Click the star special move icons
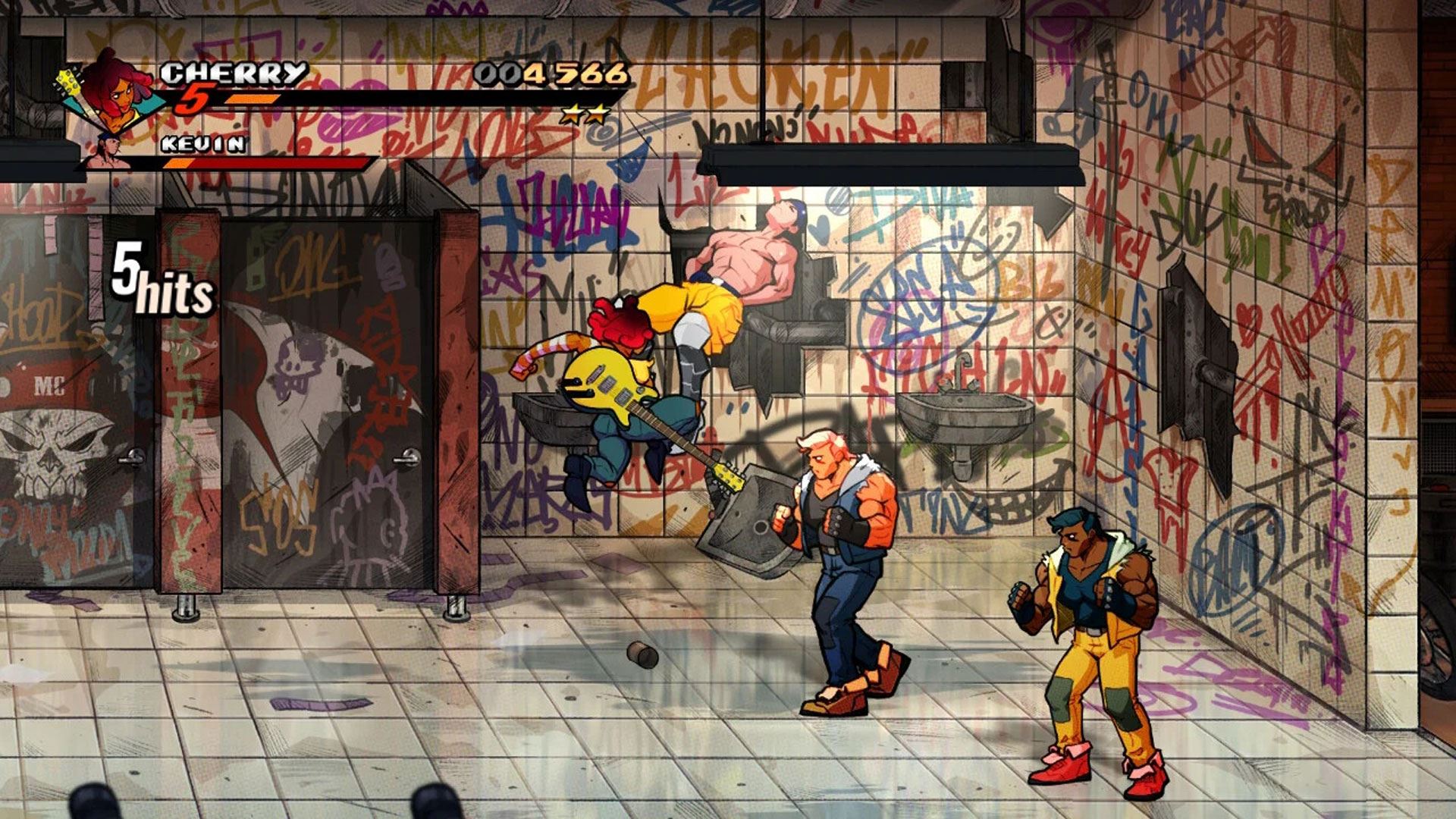 coord(585,115)
